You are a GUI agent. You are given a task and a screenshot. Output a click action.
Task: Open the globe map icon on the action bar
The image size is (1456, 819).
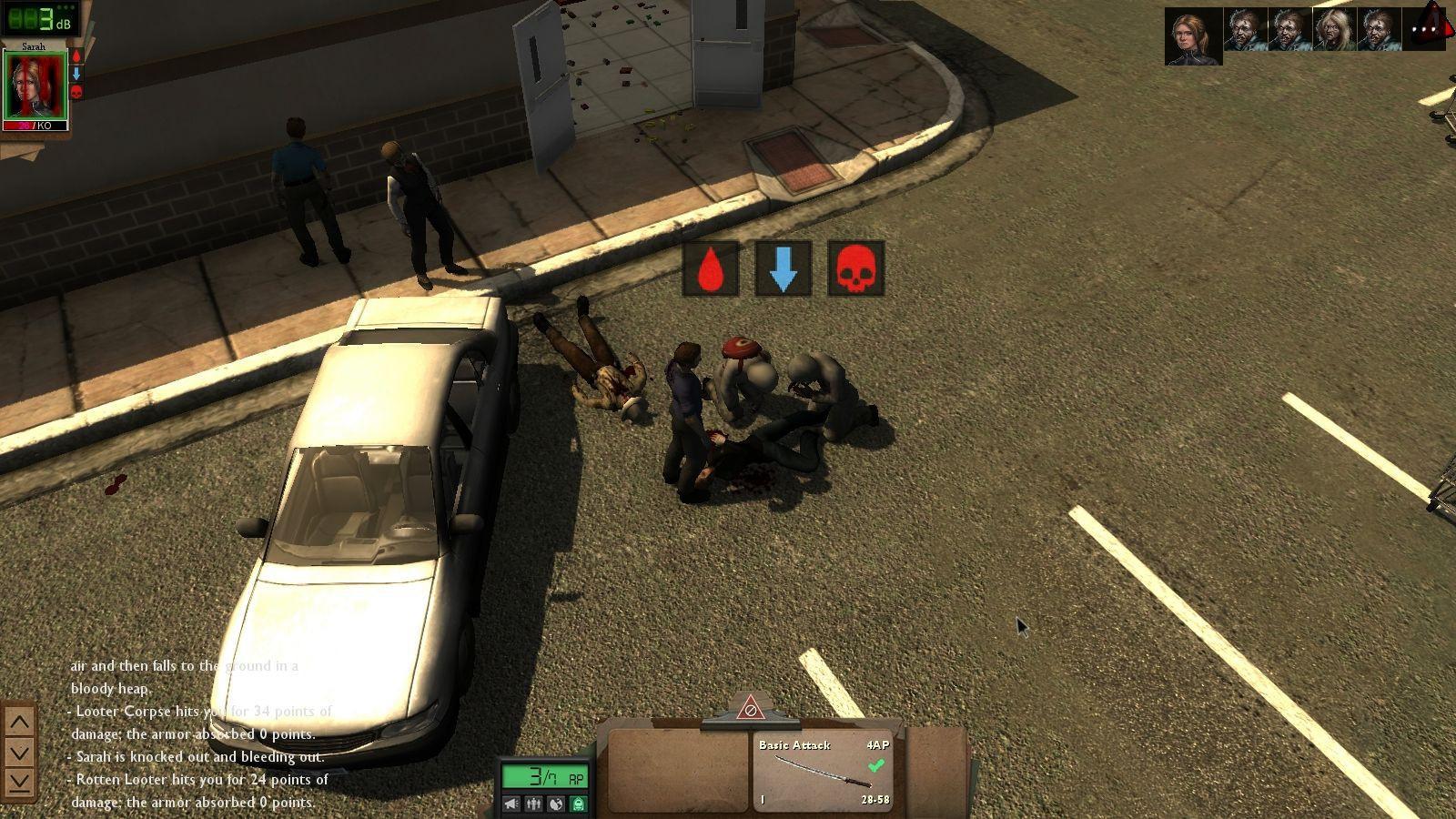point(555,804)
